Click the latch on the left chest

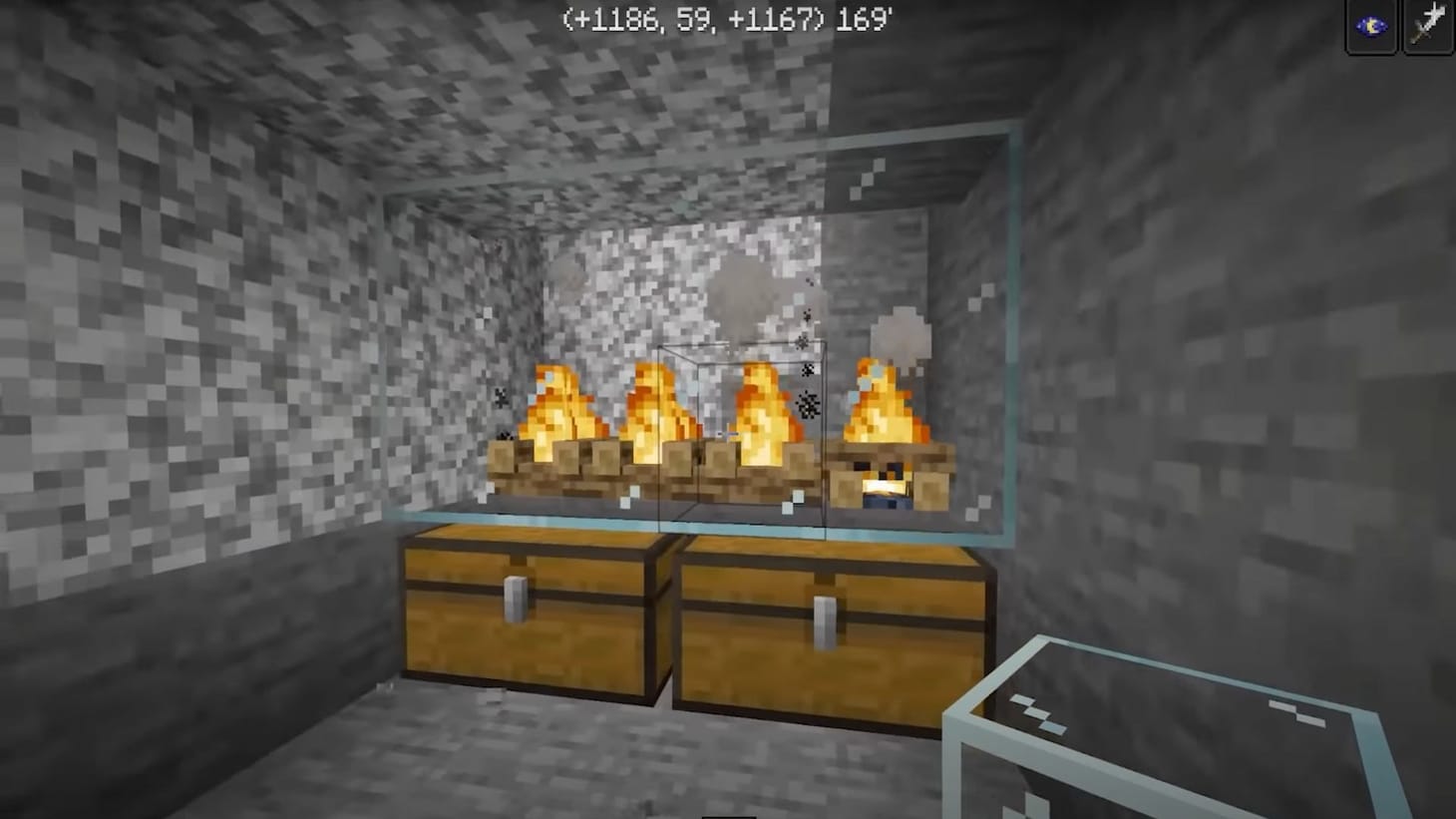[x=516, y=597]
